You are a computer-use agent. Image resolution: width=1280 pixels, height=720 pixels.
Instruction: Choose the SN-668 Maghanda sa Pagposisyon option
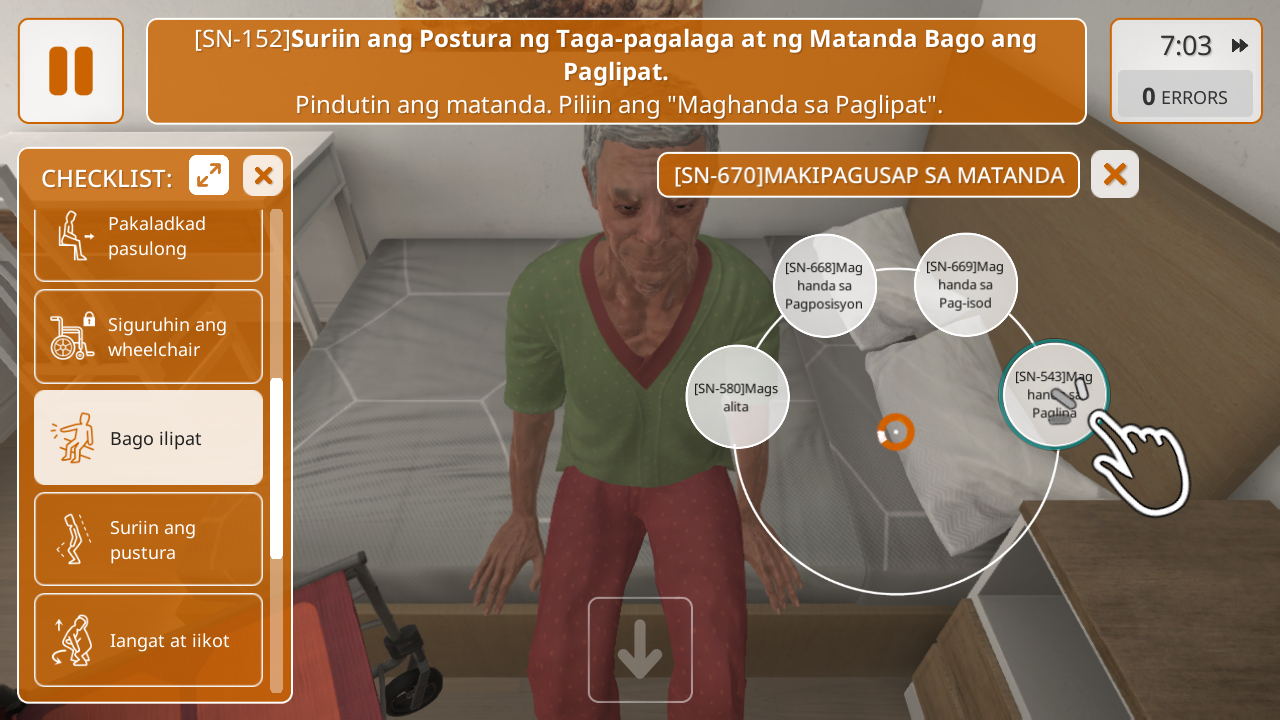[x=825, y=286]
